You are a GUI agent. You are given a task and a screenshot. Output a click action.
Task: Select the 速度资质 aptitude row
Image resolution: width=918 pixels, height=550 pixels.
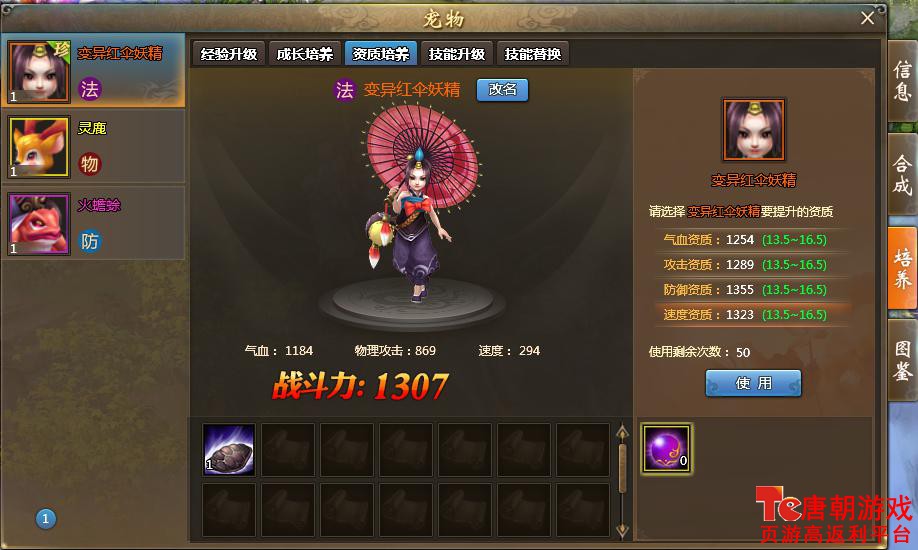click(745, 314)
